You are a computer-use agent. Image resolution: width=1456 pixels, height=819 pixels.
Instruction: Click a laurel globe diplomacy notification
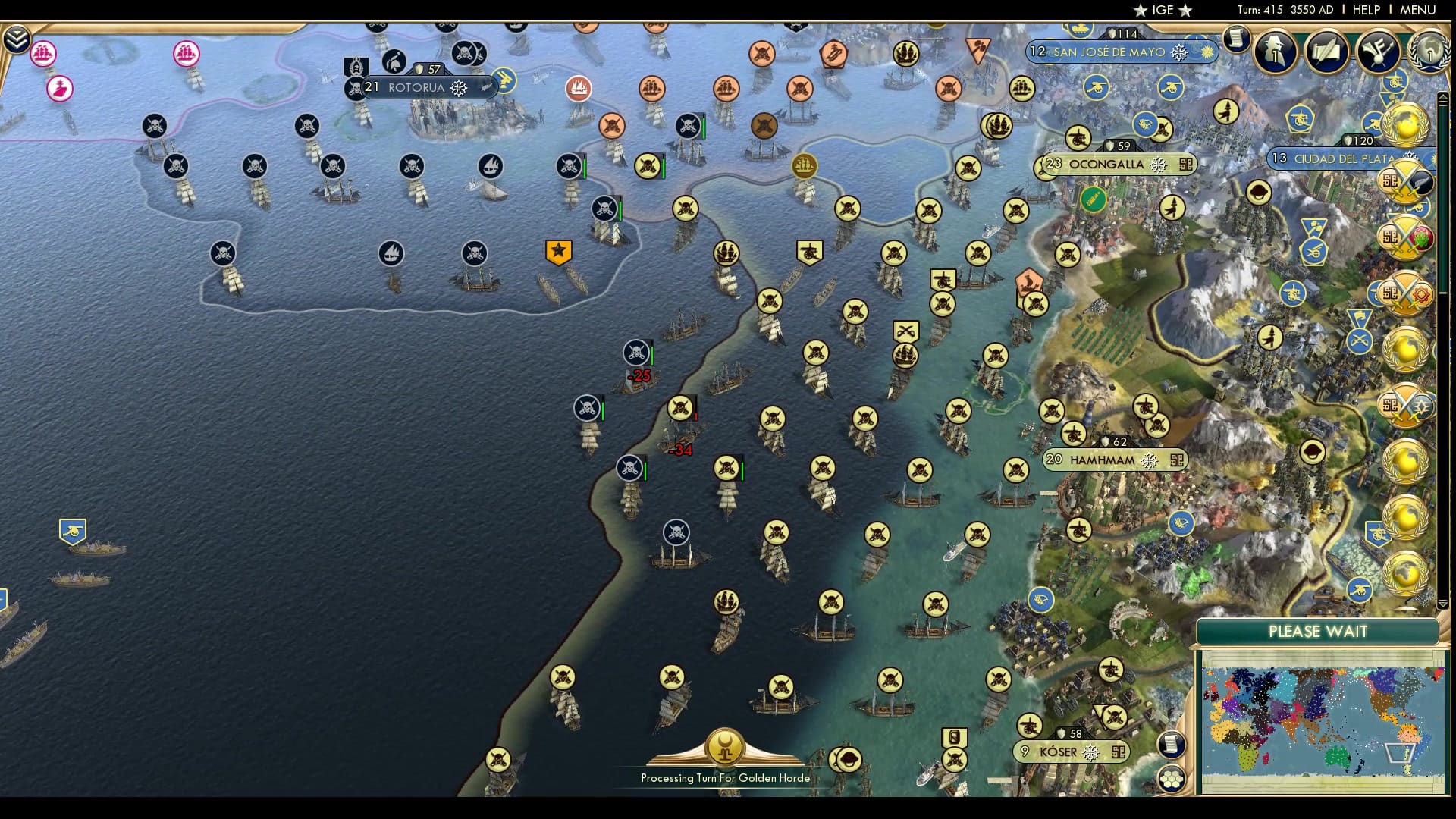(x=1405, y=122)
